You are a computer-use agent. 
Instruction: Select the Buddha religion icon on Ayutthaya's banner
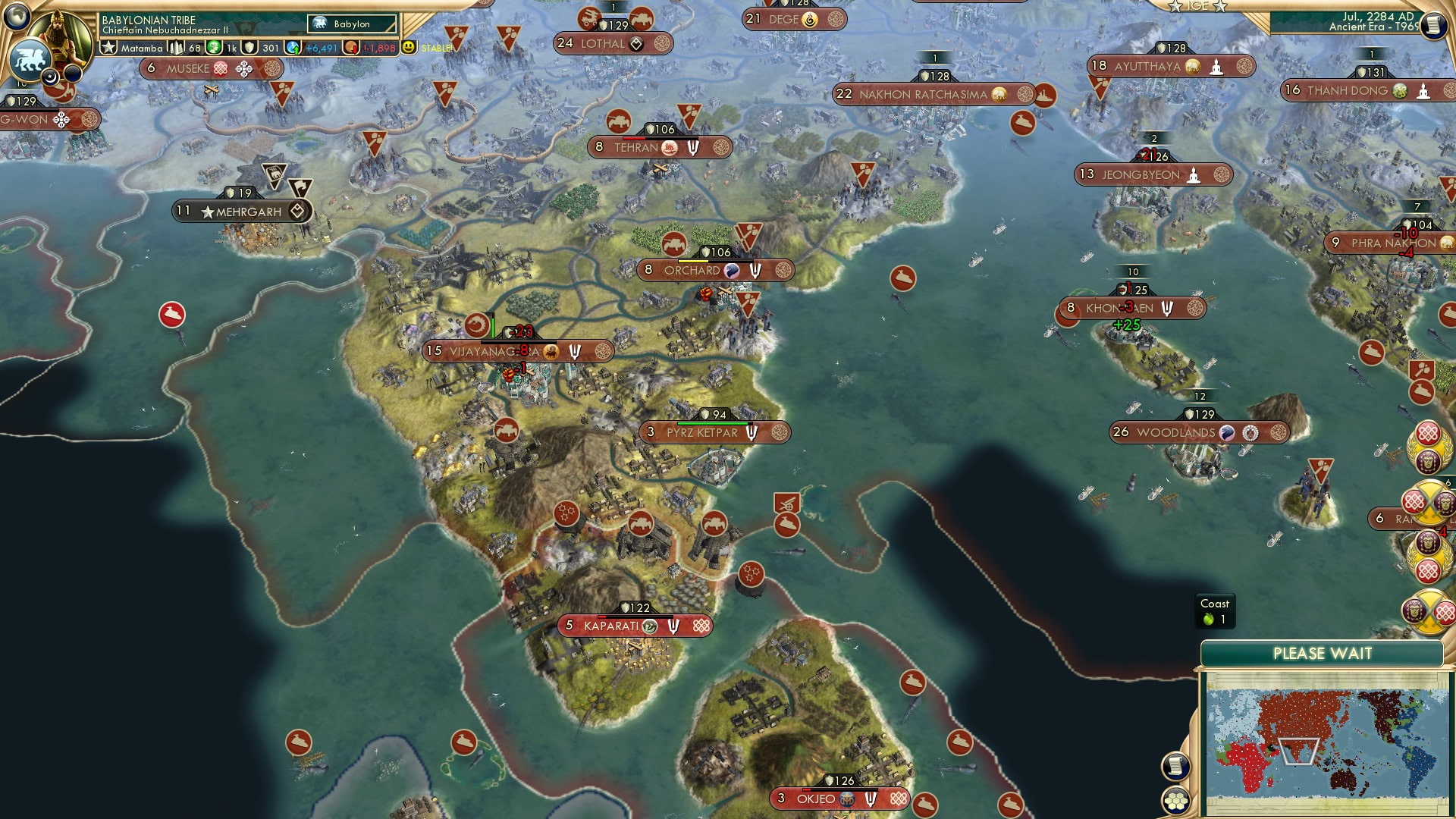pyautogui.click(x=1218, y=66)
